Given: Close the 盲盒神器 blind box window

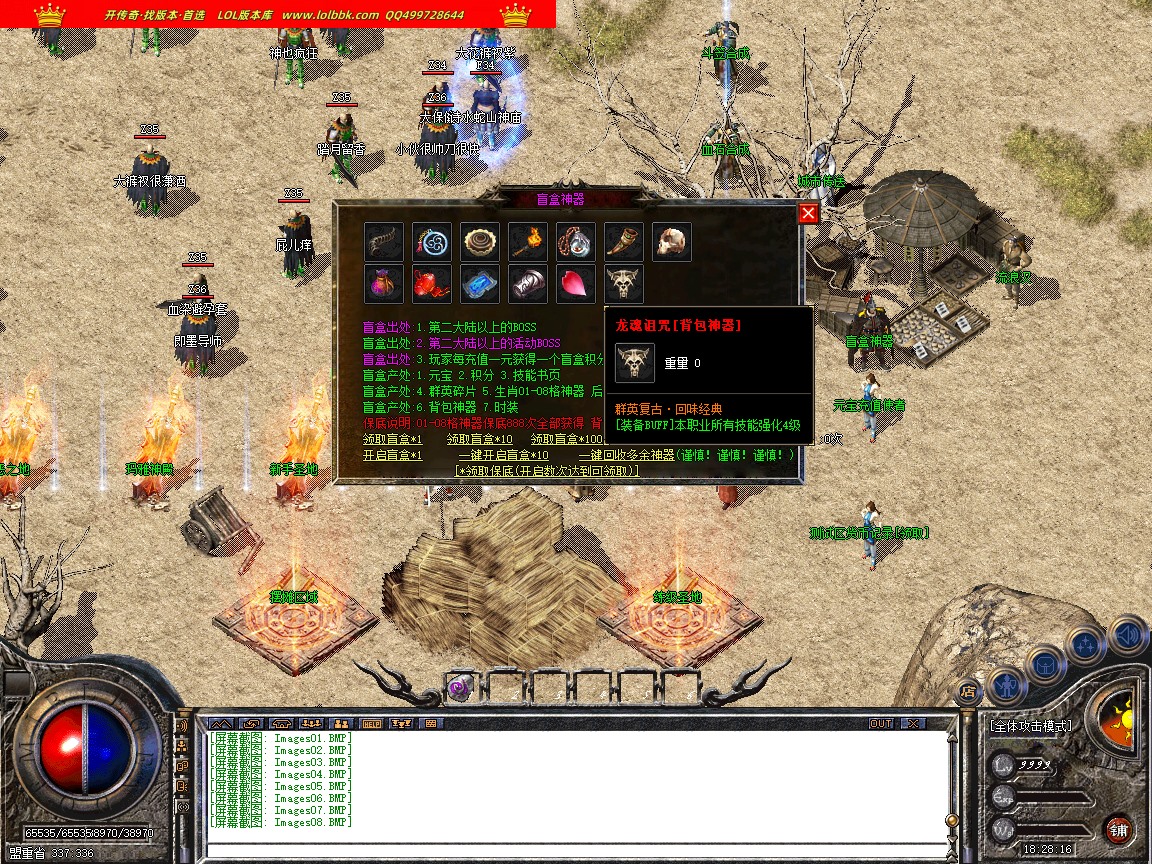Looking at the screenshot, I should tap(808, 213).
